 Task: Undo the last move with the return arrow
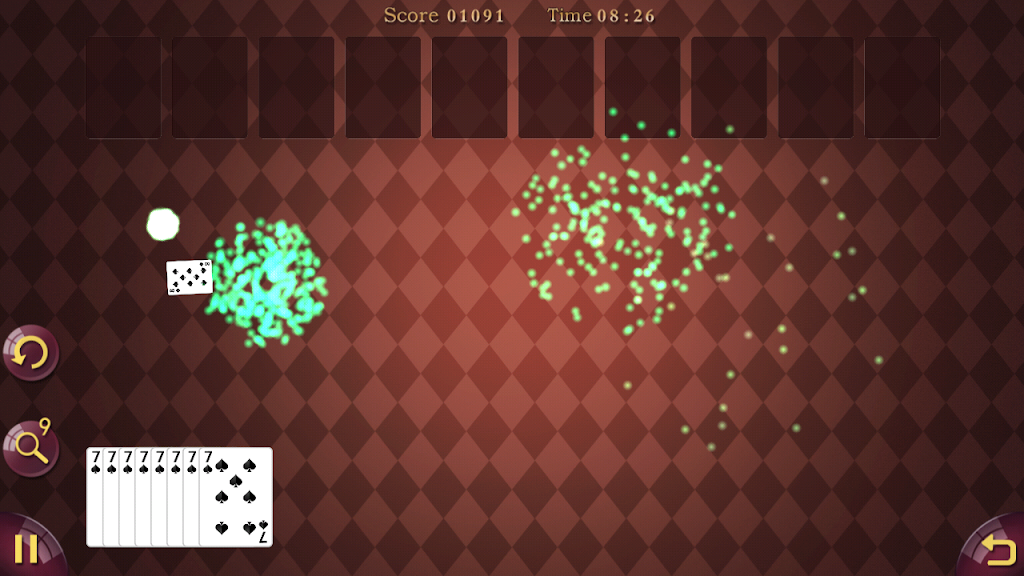pos(996,549)
